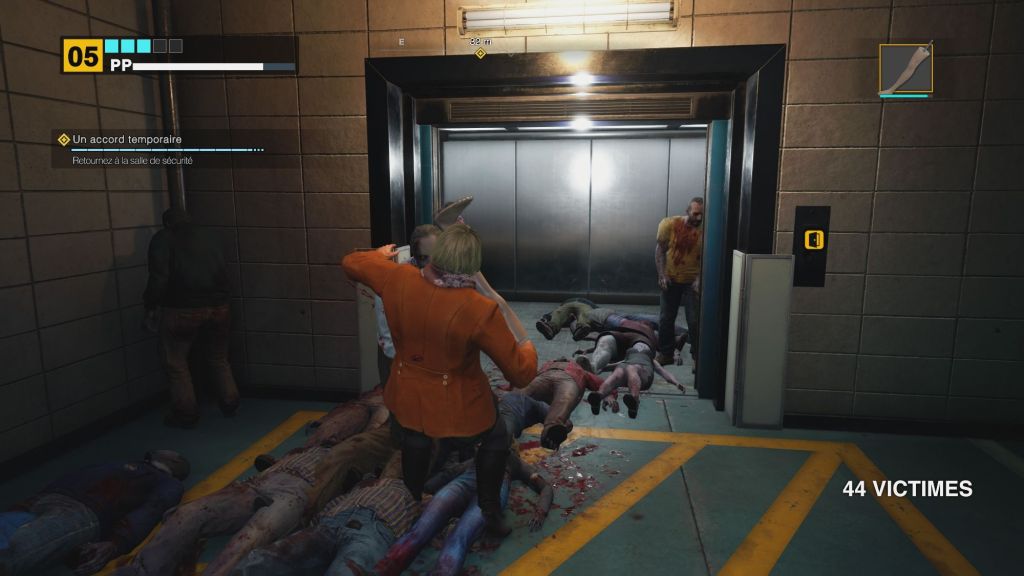Screen dimensions: 1024x576
Task: Select the equipped mannequin leg weapon slot
Action: (x=906, y=68)
